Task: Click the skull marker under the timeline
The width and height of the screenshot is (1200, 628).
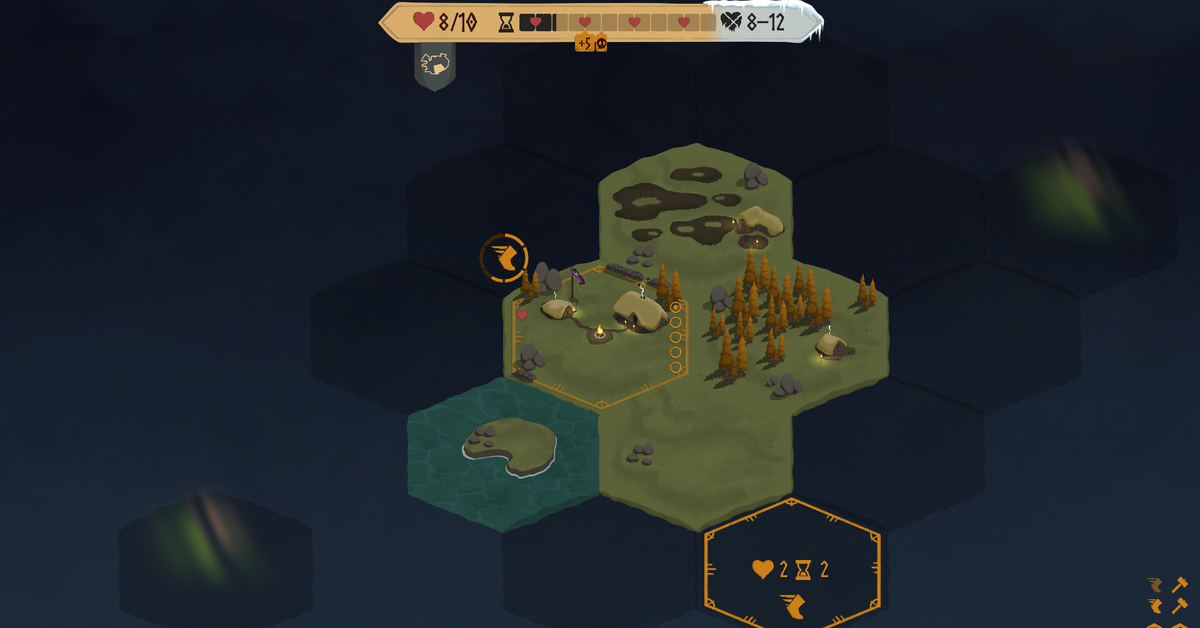Action: (x=601, y=42)
